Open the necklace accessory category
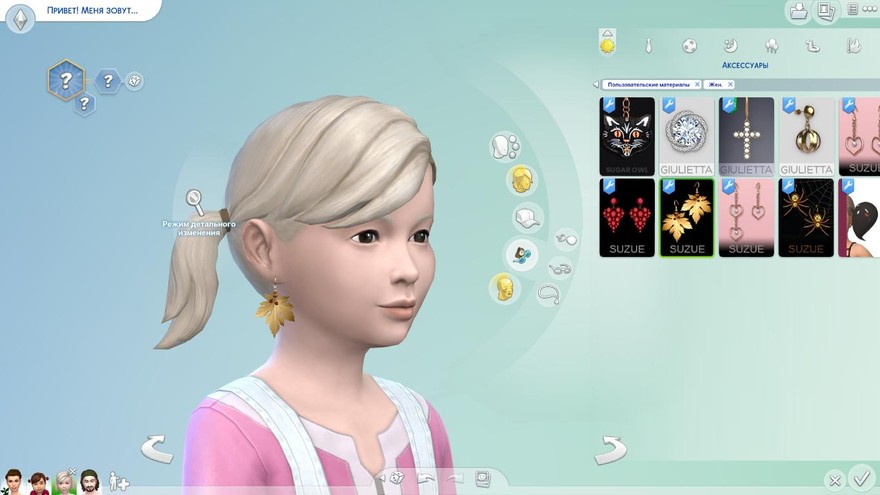Viewport: 880px width, 495px height. 548,294
